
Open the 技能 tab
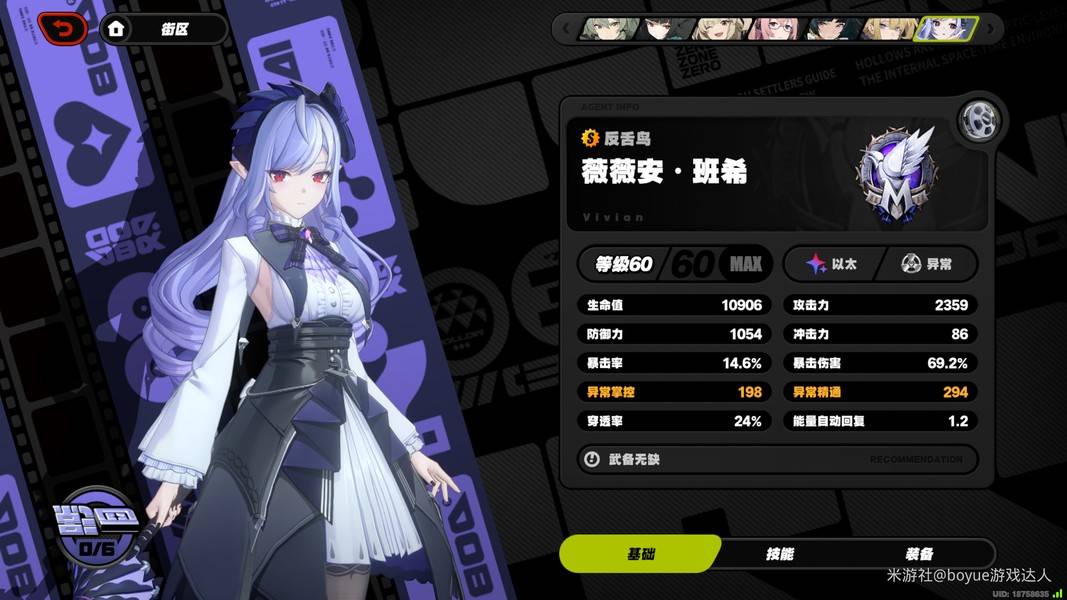779,554
